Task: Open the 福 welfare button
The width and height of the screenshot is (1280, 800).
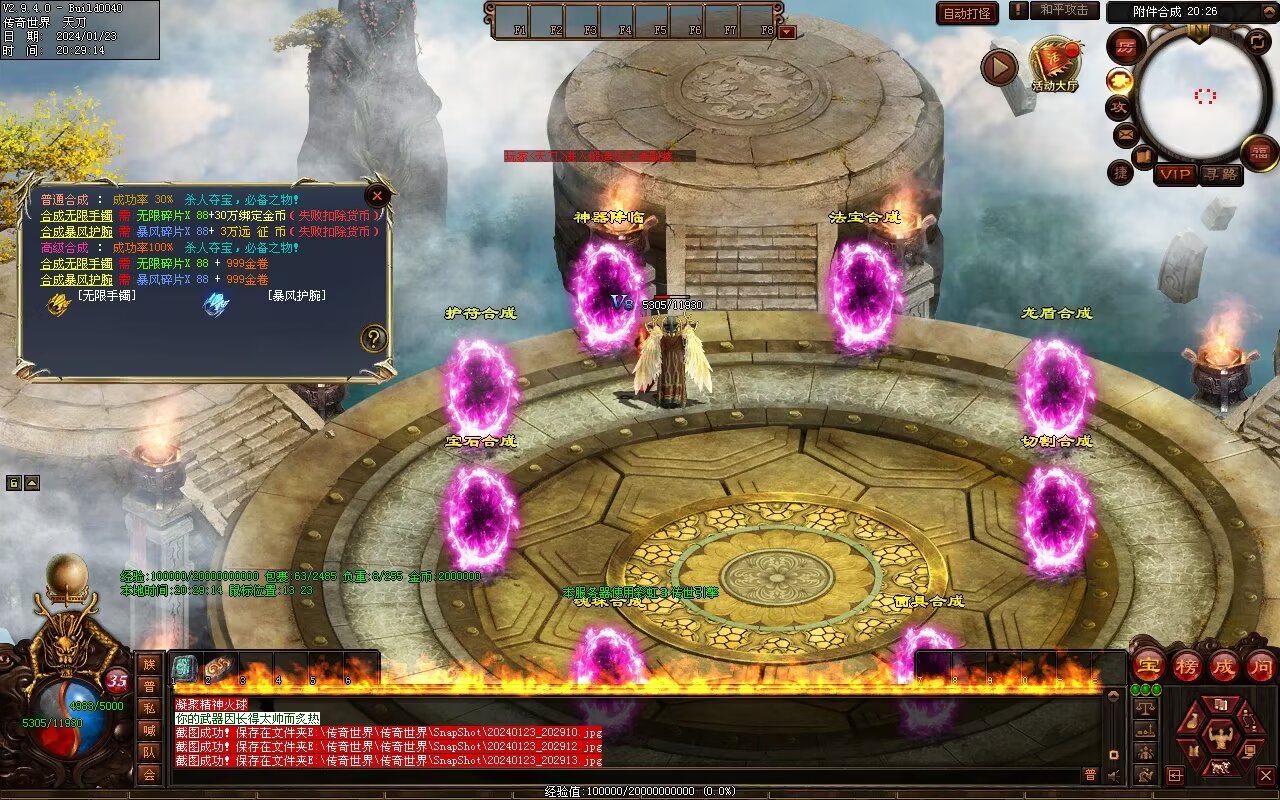Action: tap(1259, 152)
